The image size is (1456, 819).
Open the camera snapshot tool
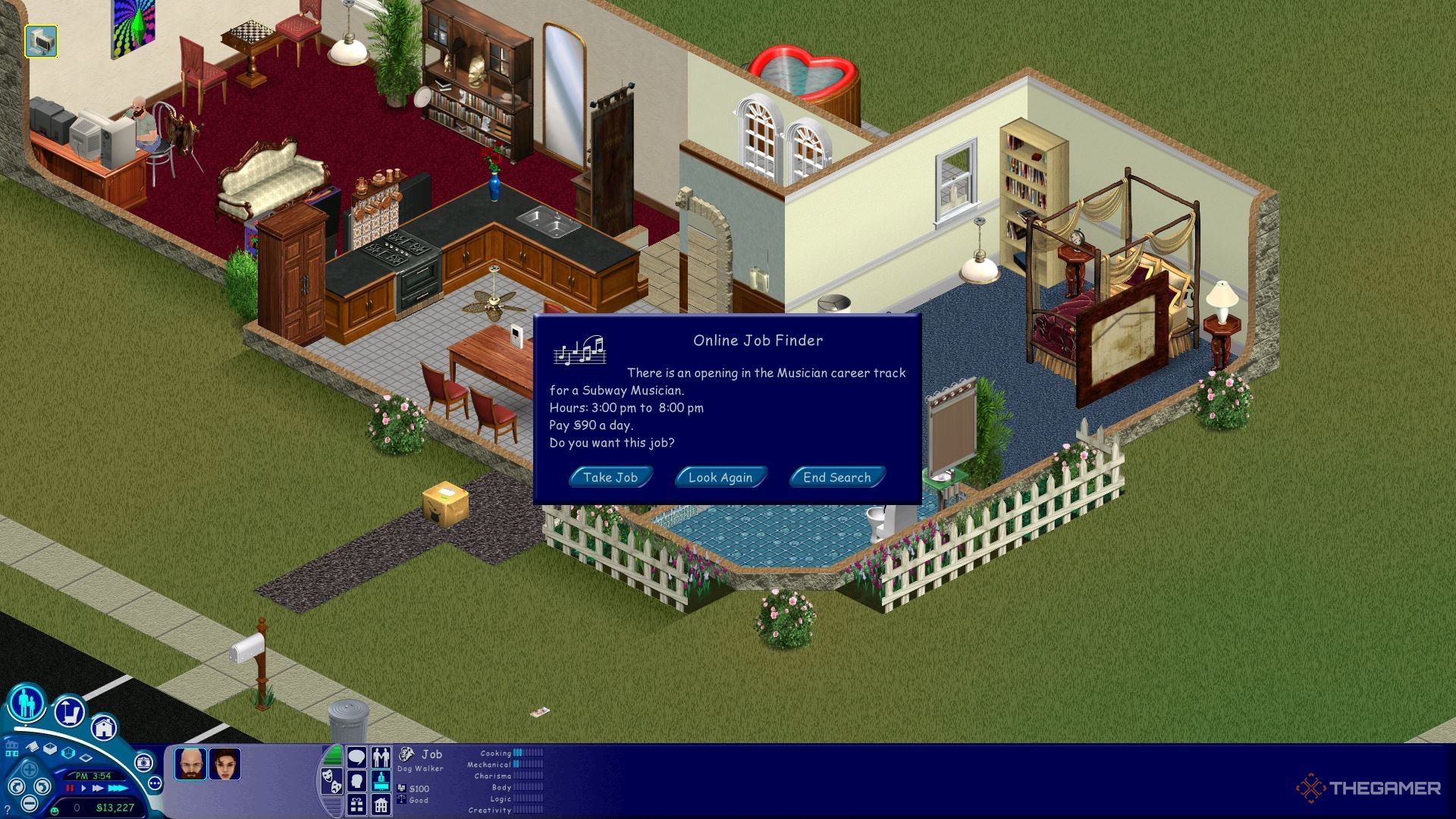pos(143,762)
